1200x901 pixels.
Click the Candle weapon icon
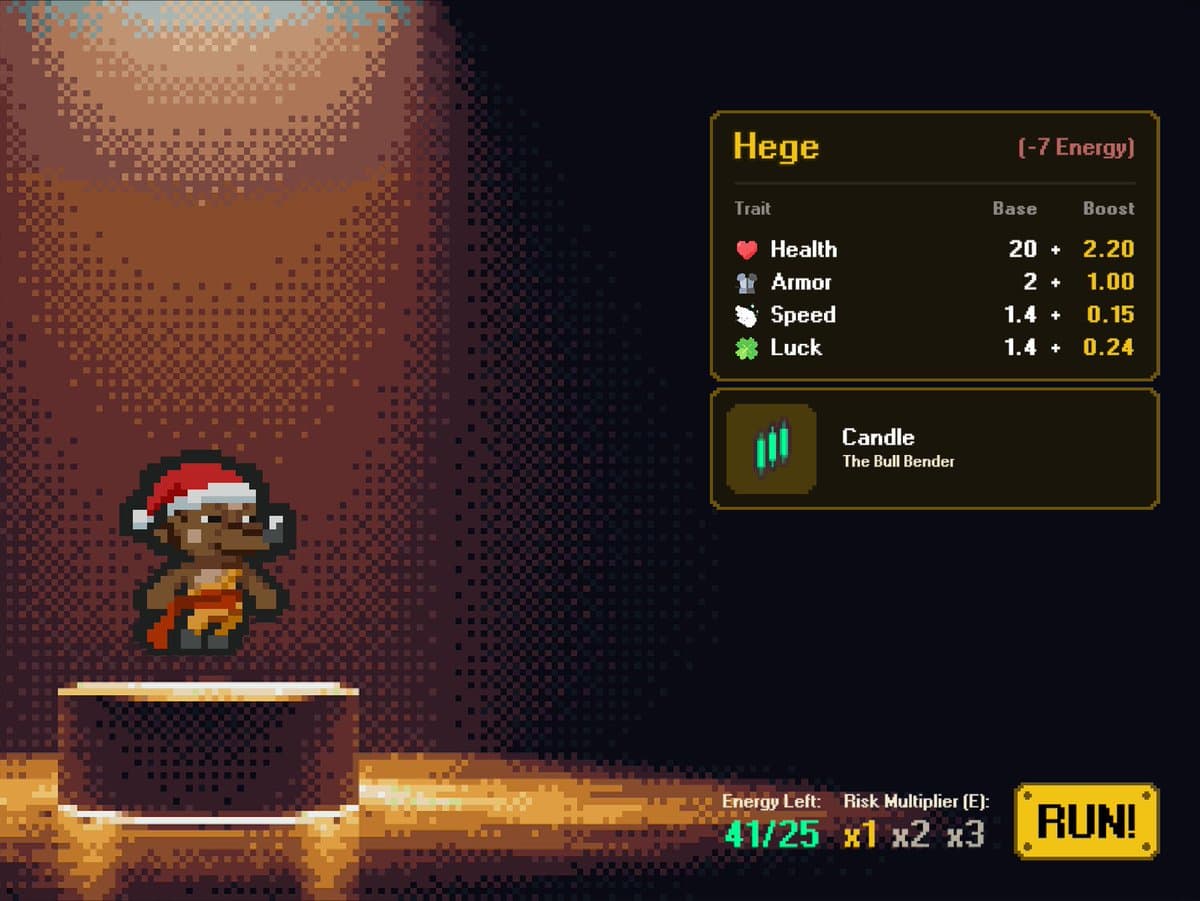click(x=771, y=448)
